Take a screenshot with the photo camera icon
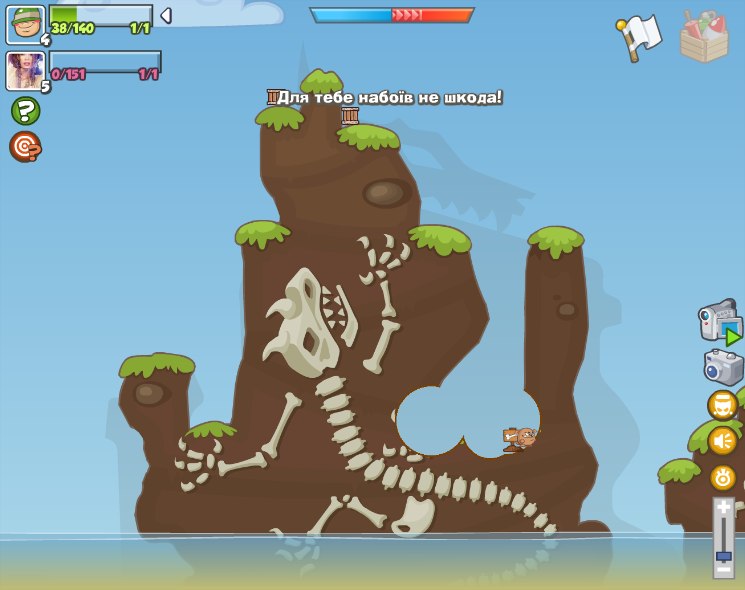Viewport: 745px width, 590px height. coord(723,367)
